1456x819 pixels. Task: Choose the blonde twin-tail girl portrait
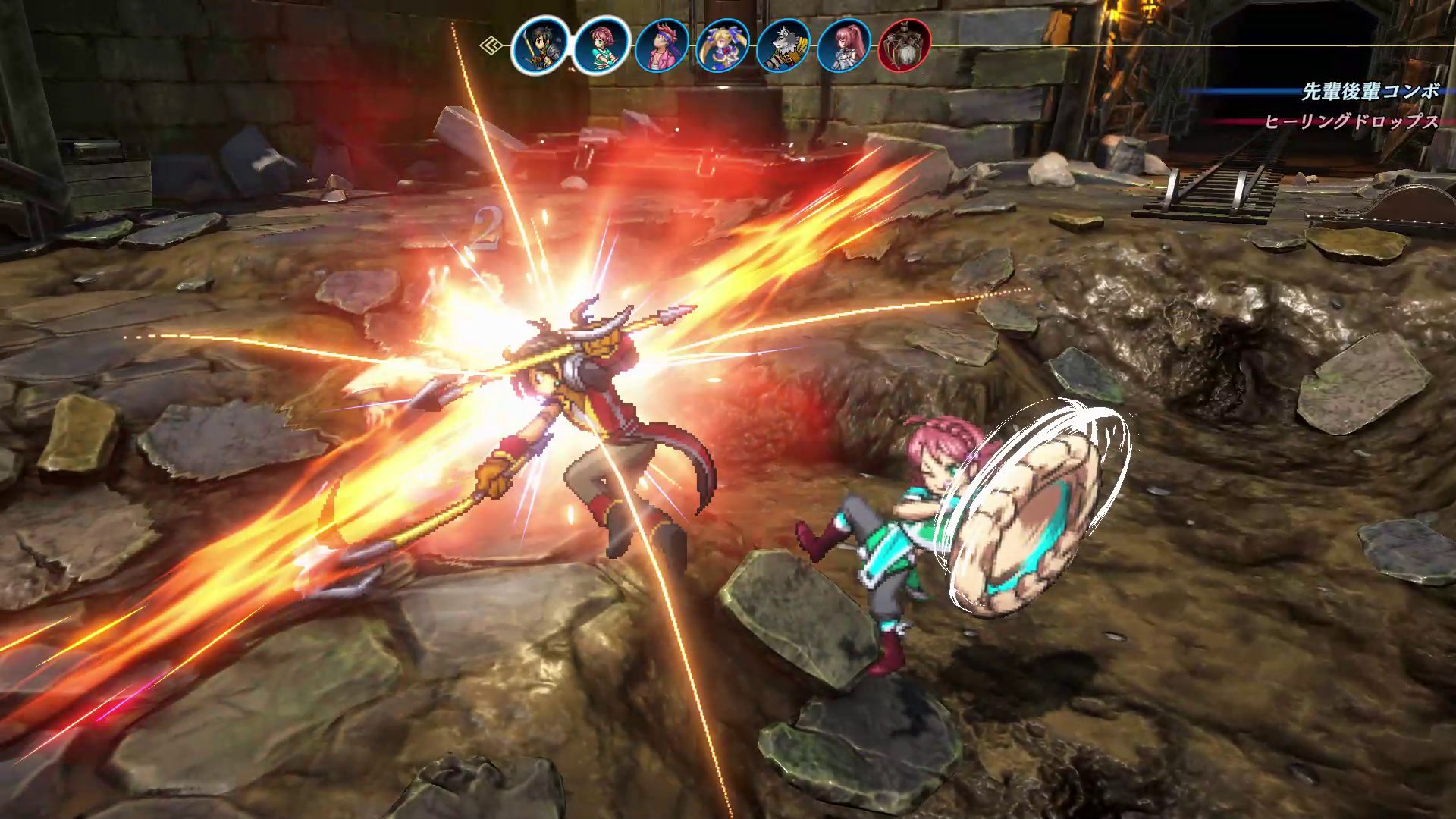723,45
